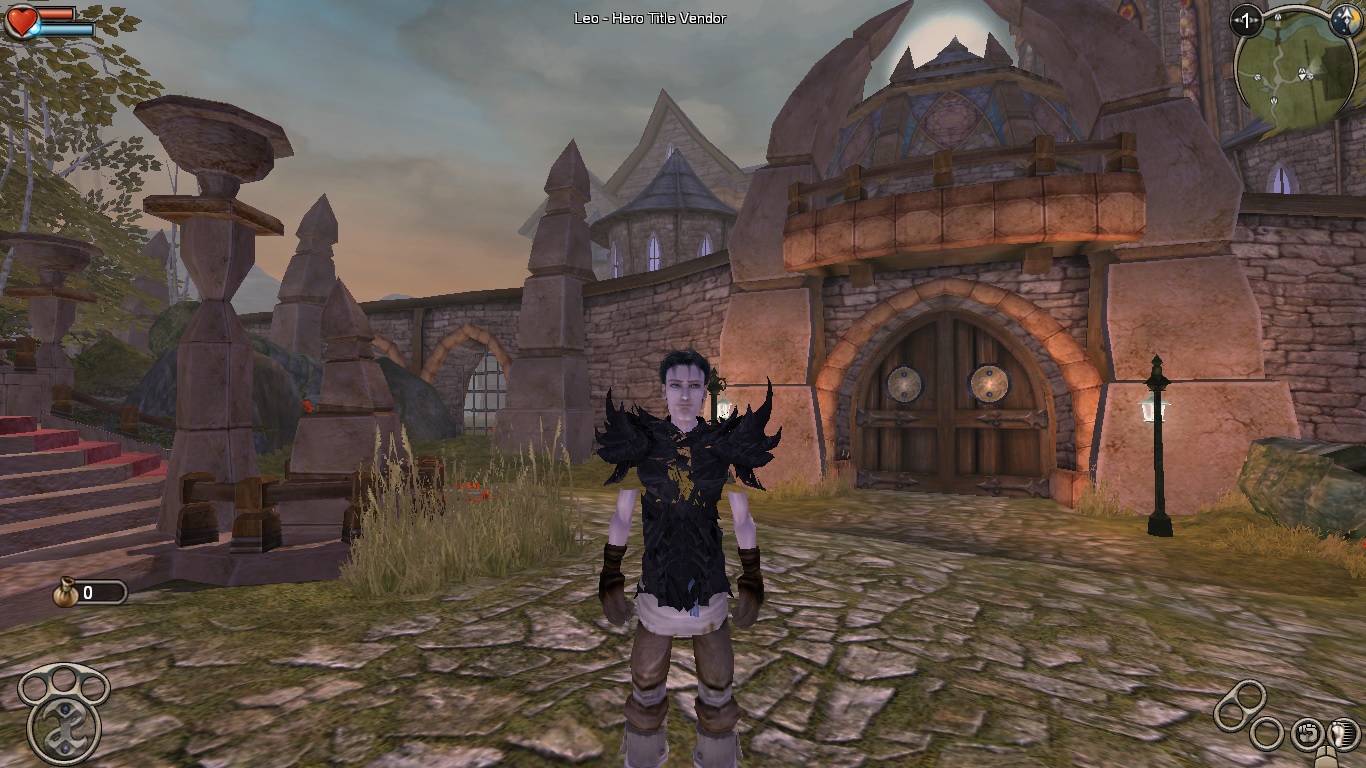Click the day-night compass icon

pyautogui.click(x=1345, y=21)
